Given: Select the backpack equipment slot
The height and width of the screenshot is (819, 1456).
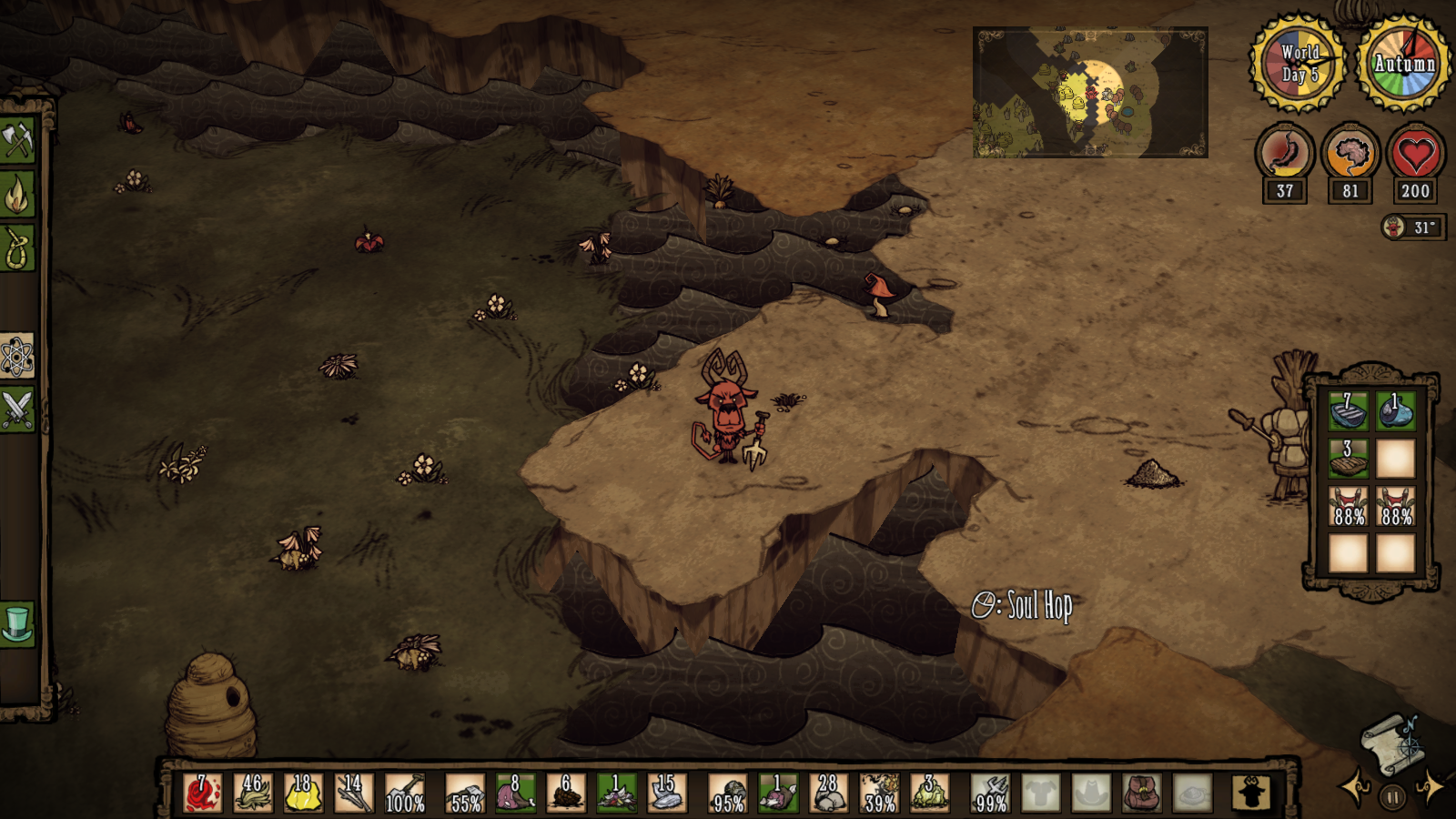Looking at the screenshot, I should (x=1141, y=793).
